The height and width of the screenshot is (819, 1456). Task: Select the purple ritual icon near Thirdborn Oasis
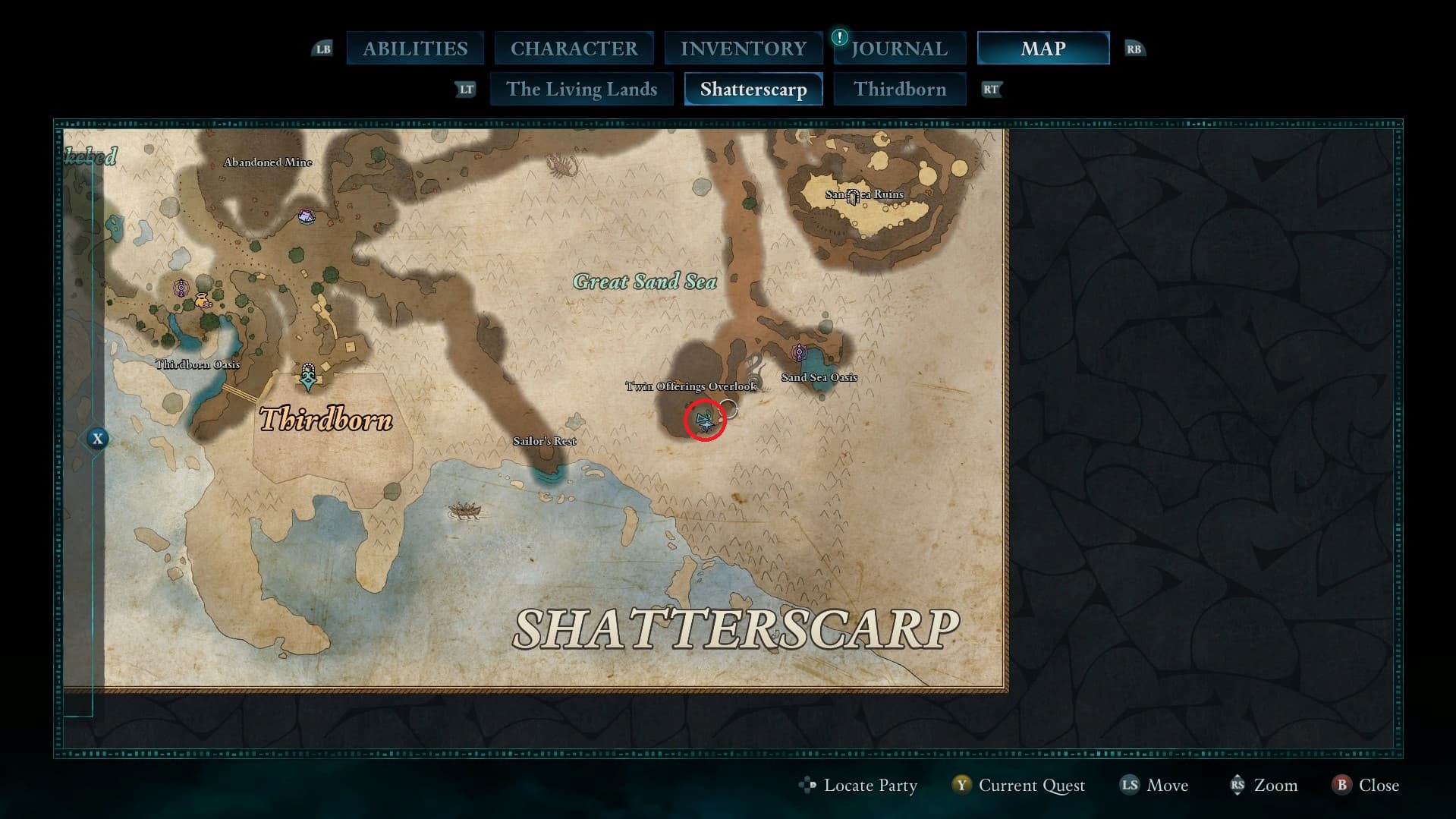point(181,287)
